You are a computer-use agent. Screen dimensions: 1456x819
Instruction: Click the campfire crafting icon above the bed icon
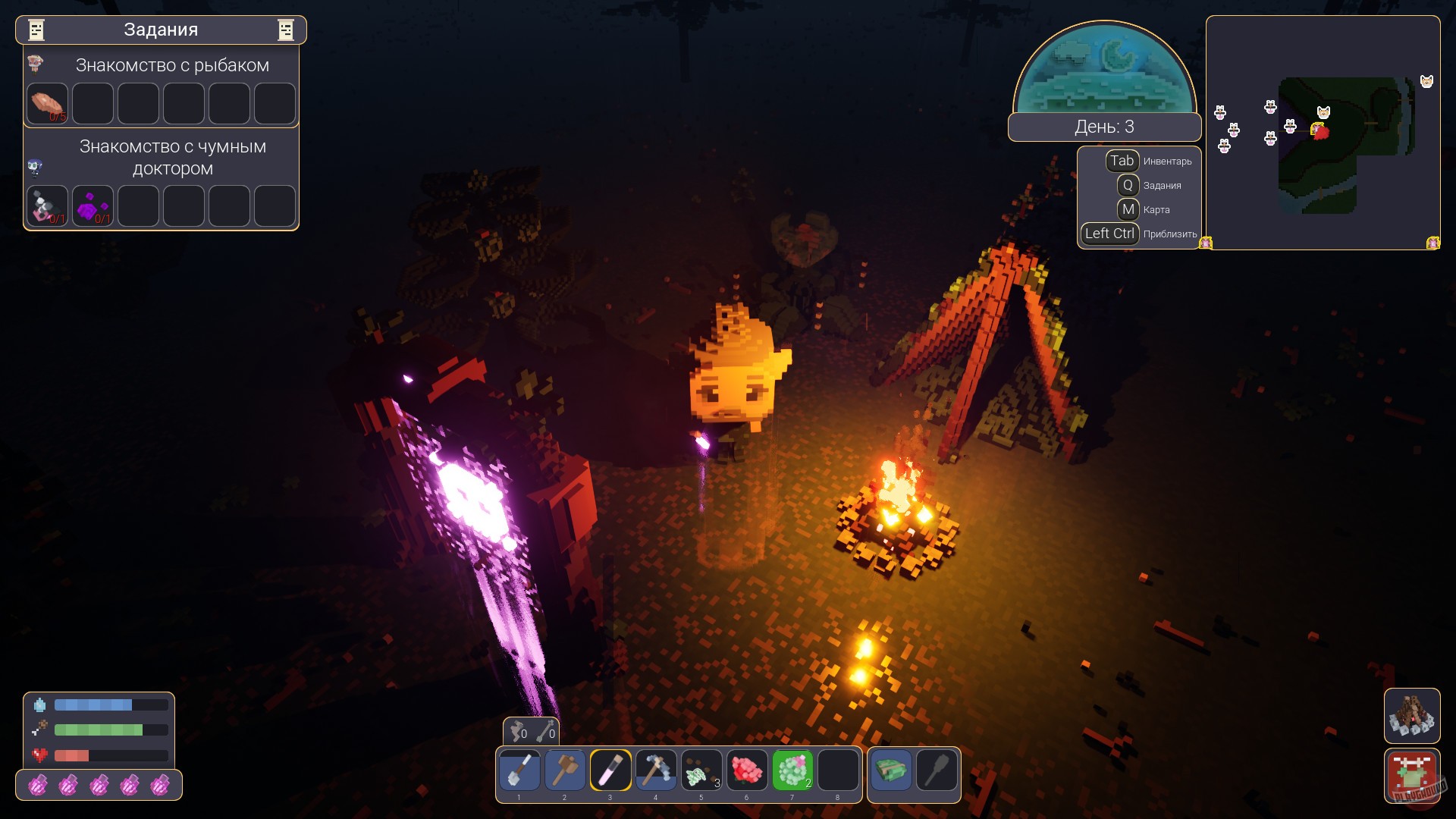coord(1414,716)
